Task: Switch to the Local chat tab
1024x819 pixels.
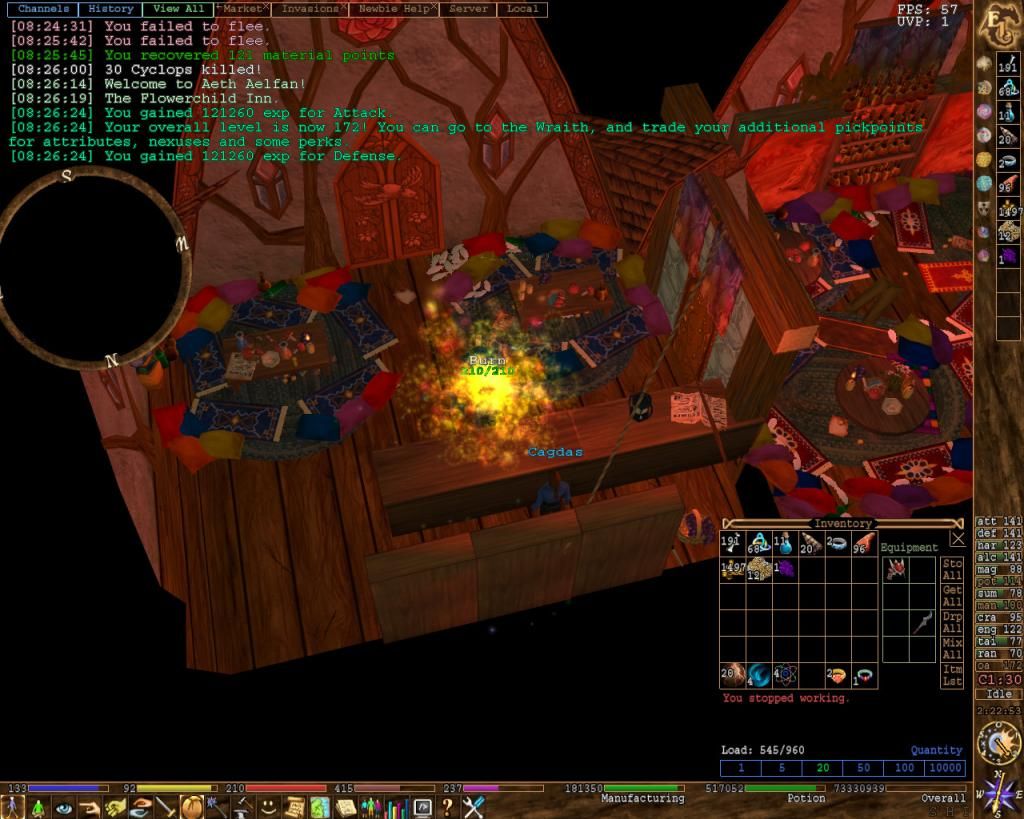Action: [x=522, y=9]
